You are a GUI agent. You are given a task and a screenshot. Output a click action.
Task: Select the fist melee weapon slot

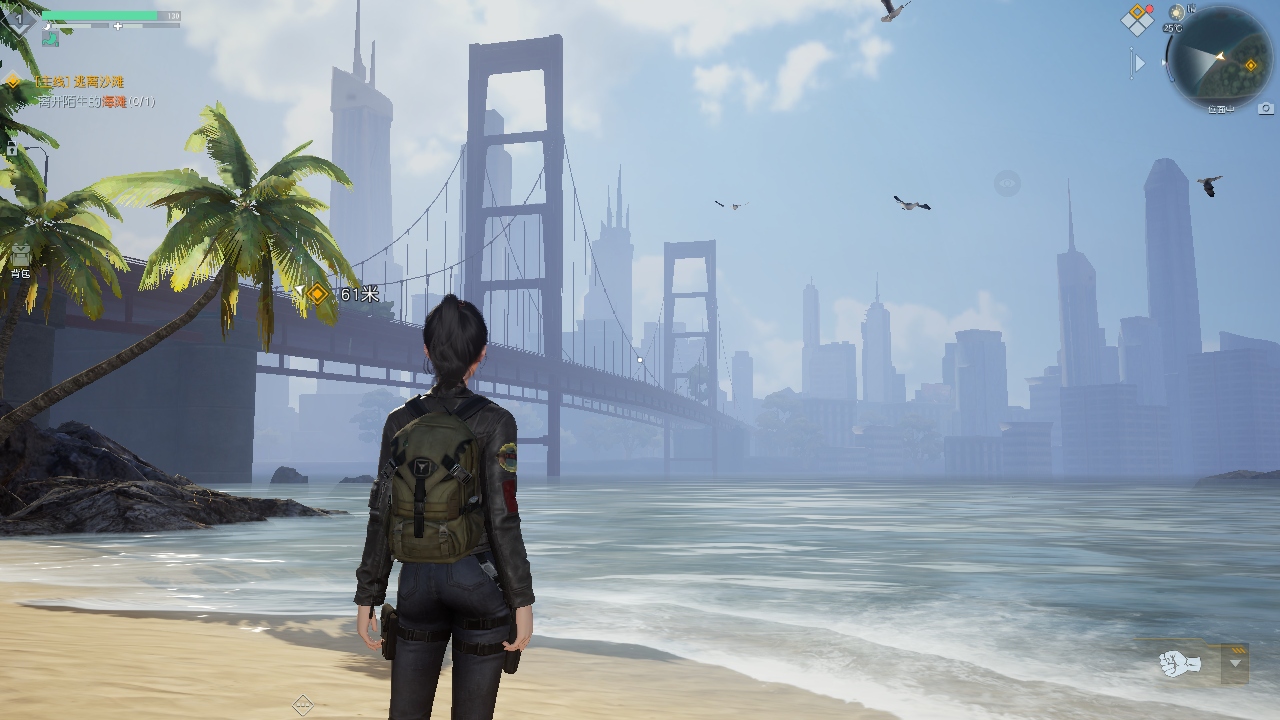1180,663
